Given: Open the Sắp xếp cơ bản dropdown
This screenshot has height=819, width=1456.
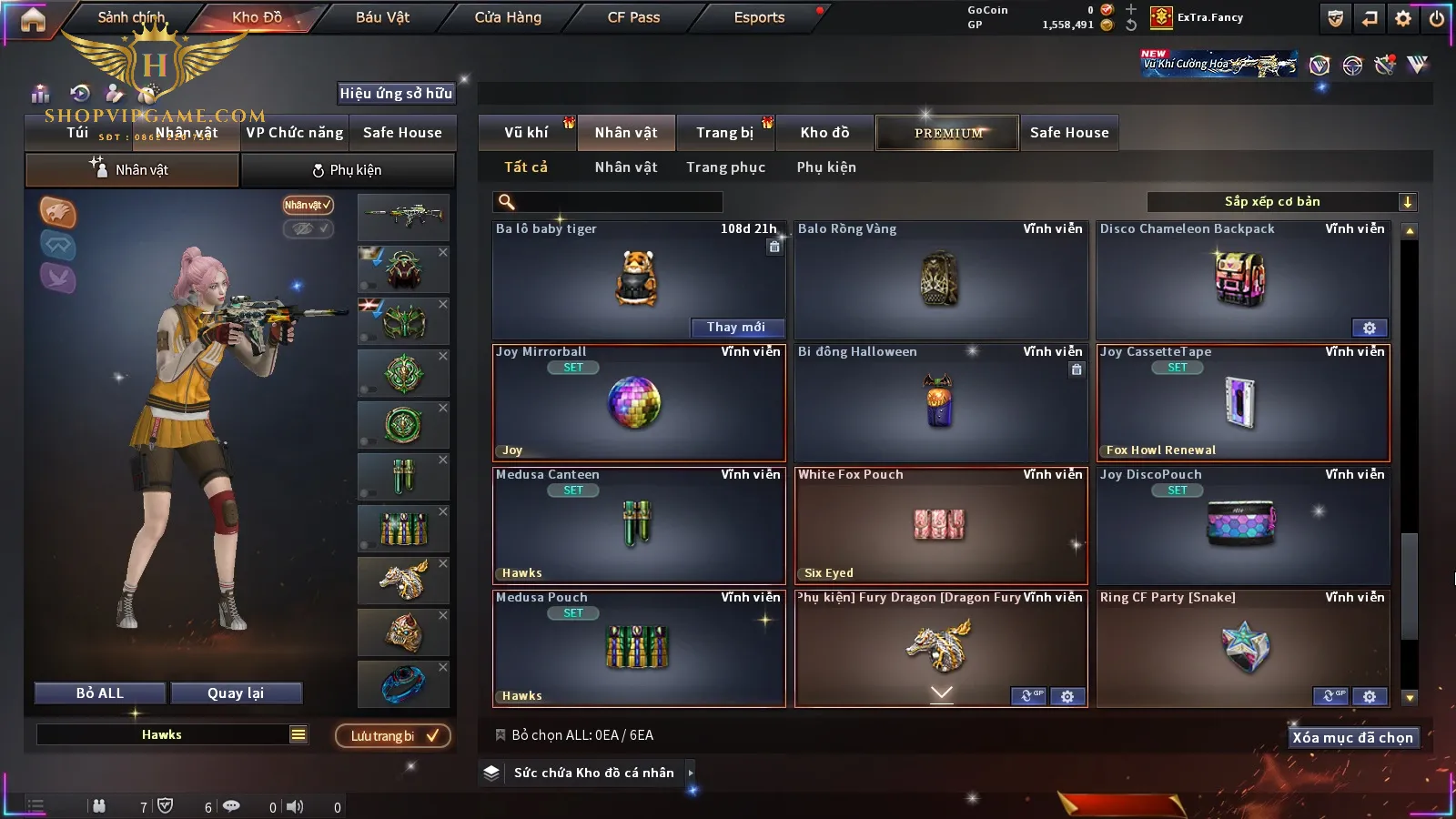Looking at the screenshot, I should pyautogui.click(x=1281, y=202).
